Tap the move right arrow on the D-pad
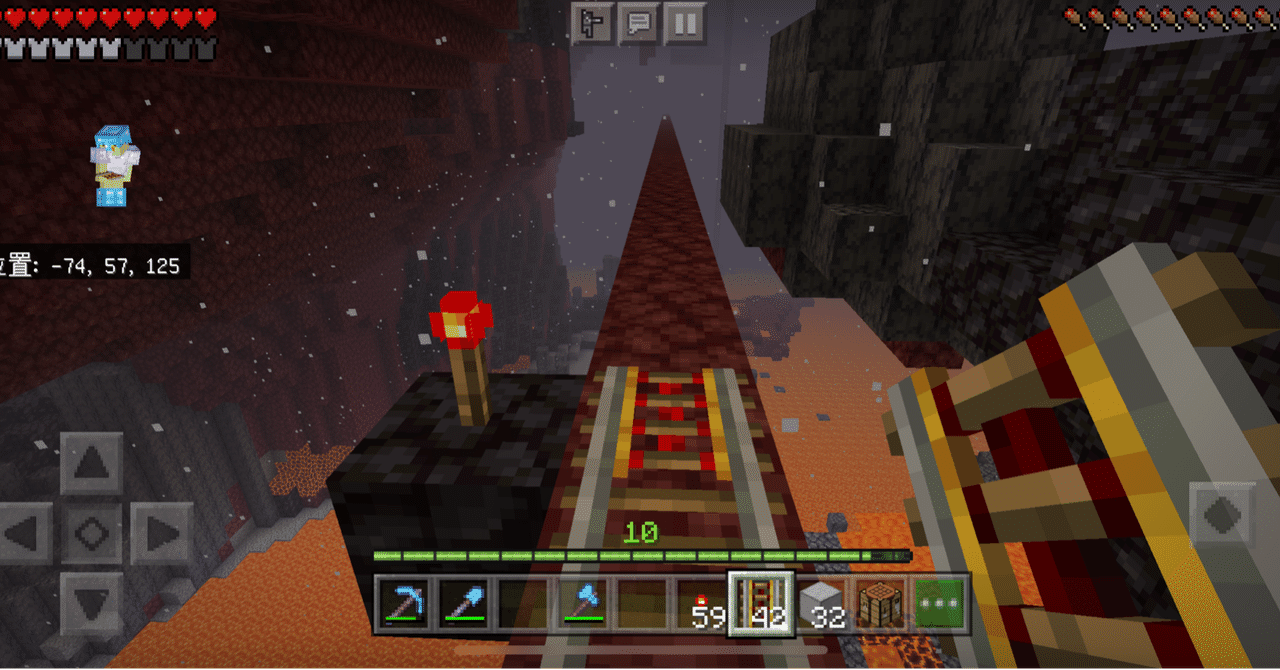Viewport: 1280px width, 670px height. tap(160, 533)
